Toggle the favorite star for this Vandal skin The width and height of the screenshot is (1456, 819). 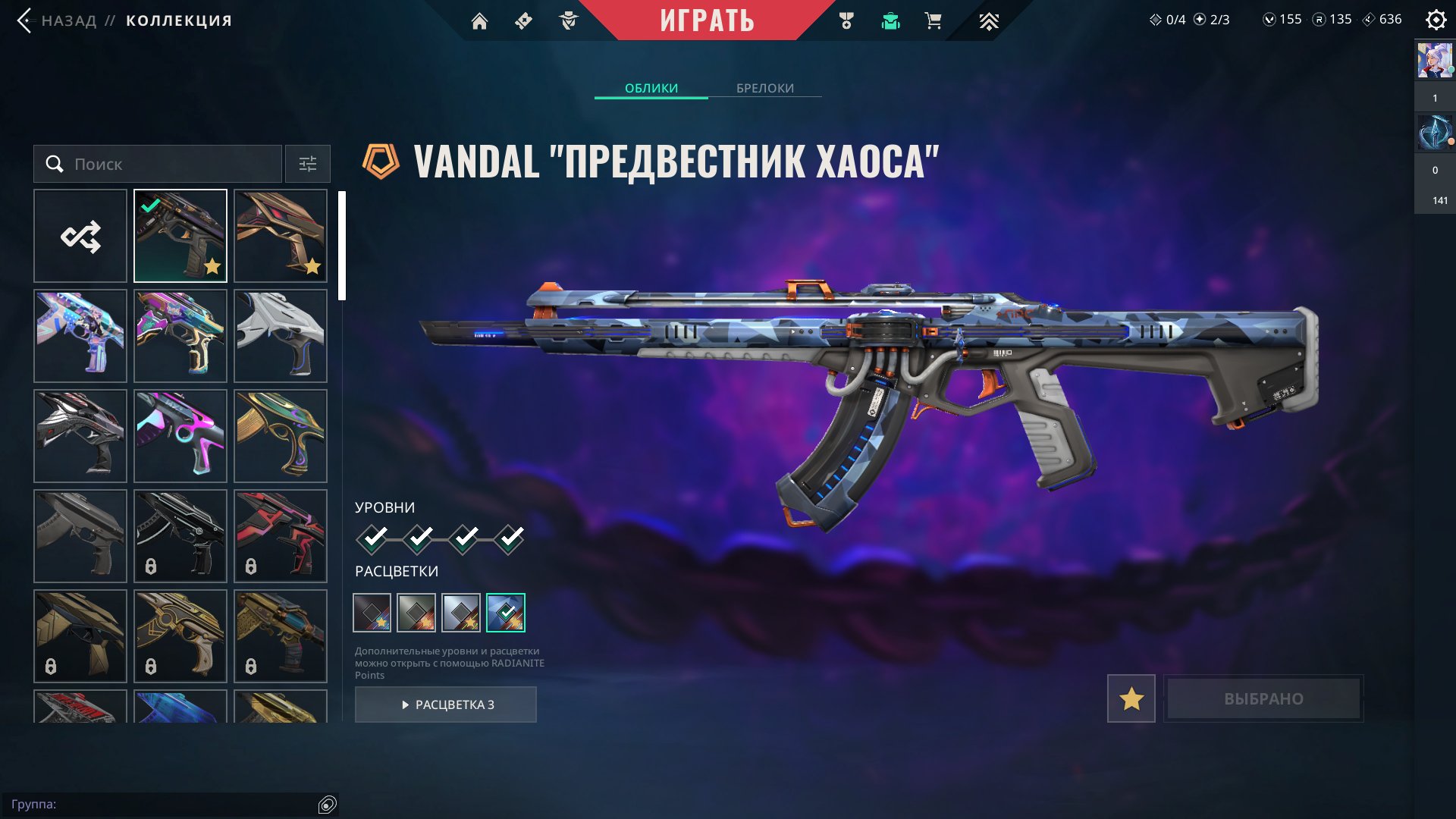coord(1131,698)
